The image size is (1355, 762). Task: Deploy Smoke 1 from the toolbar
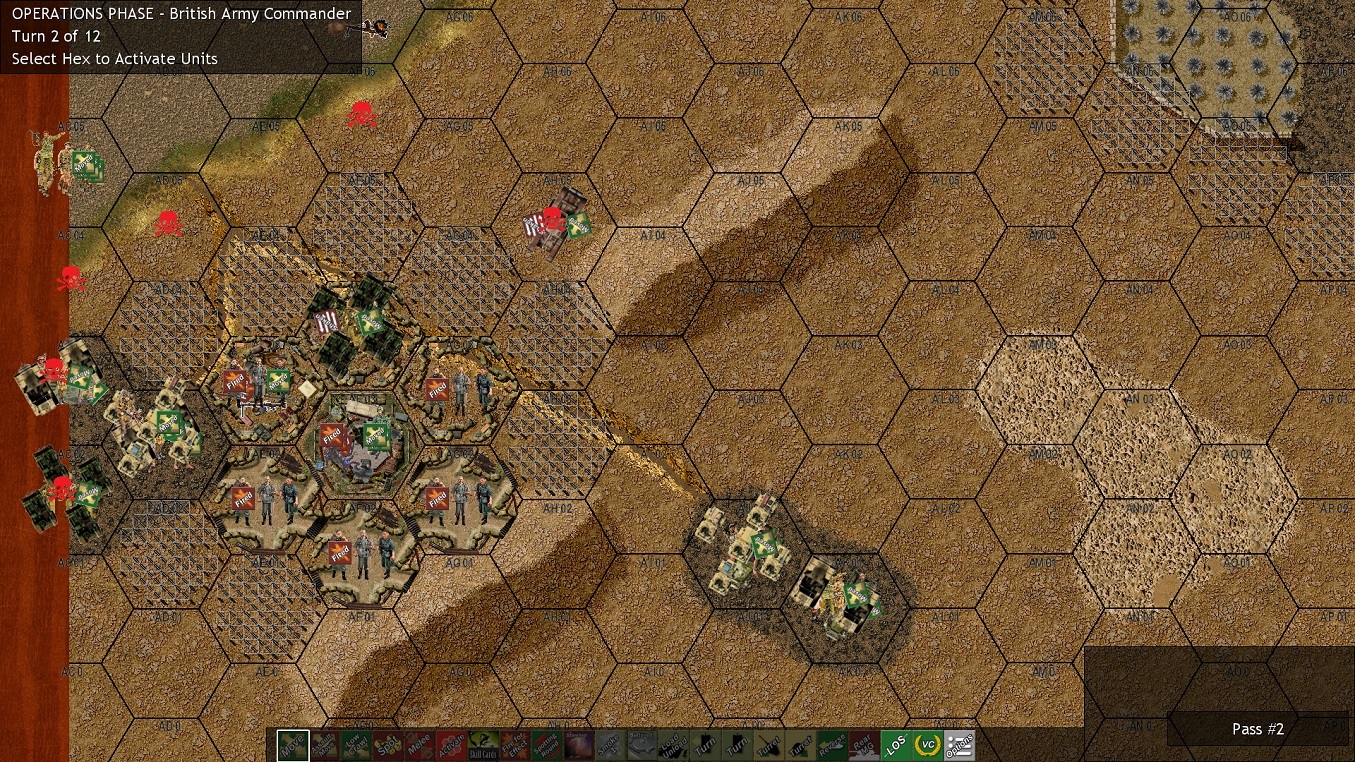pyautogui.click(x=611, y=745)
